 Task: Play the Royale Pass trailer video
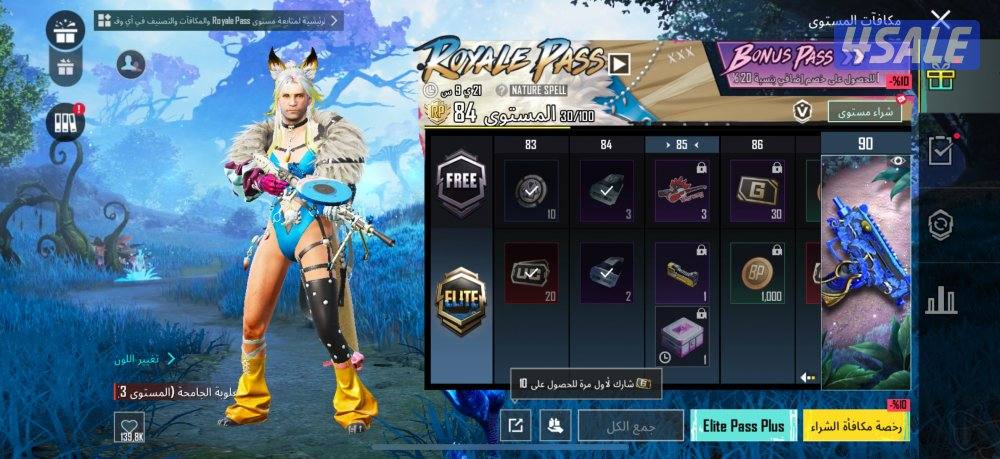coord(620,64)
